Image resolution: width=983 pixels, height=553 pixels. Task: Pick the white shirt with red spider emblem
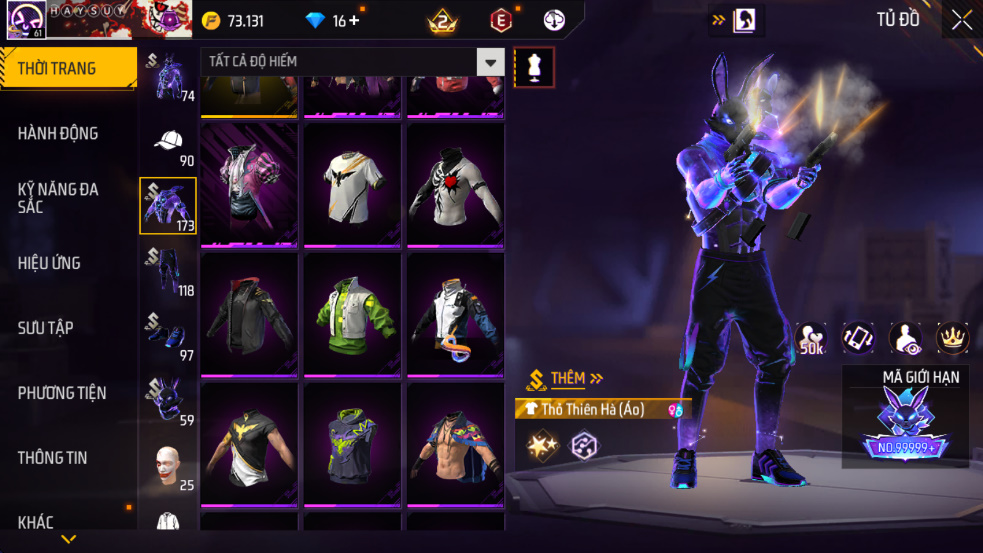tap(455, 185)
